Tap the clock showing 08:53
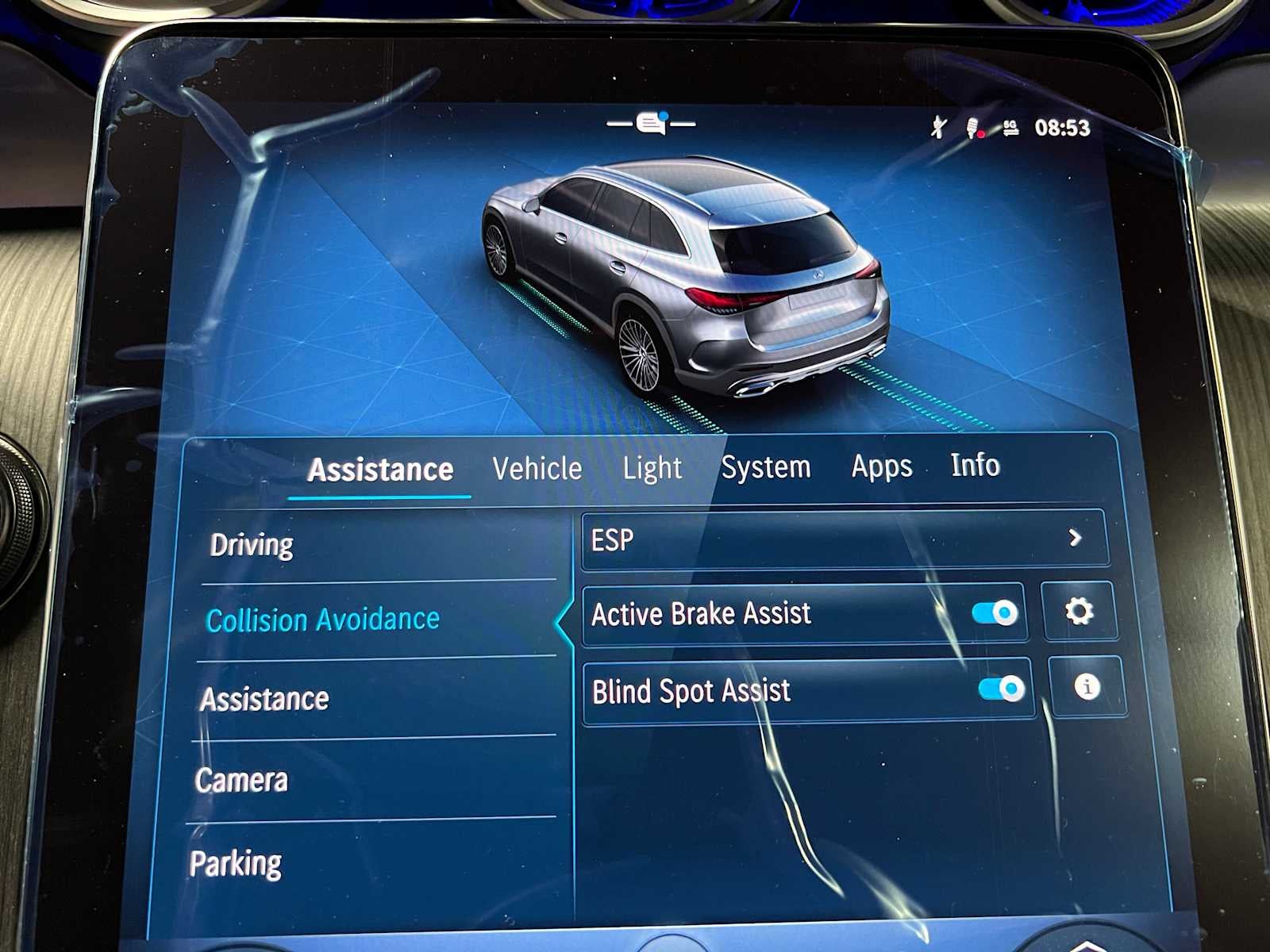 coord(1064,127)
